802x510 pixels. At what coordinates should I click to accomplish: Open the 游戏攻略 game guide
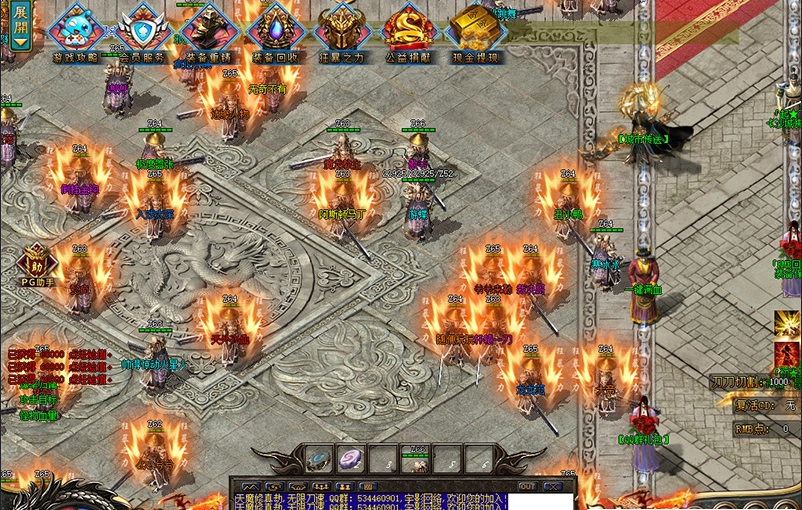tap(76, 30)
